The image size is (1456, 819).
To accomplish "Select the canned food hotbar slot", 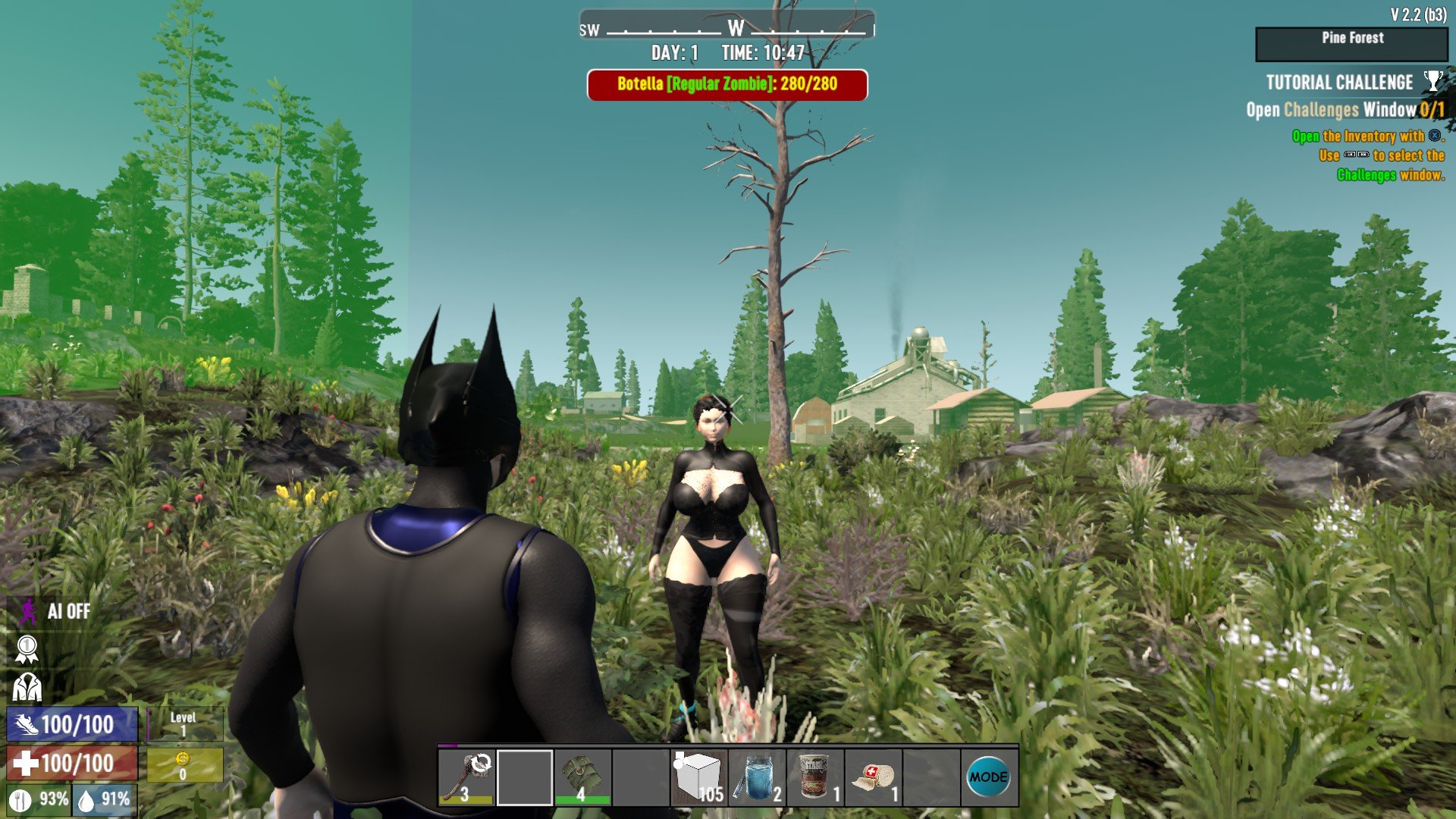I will click(815, 777).
